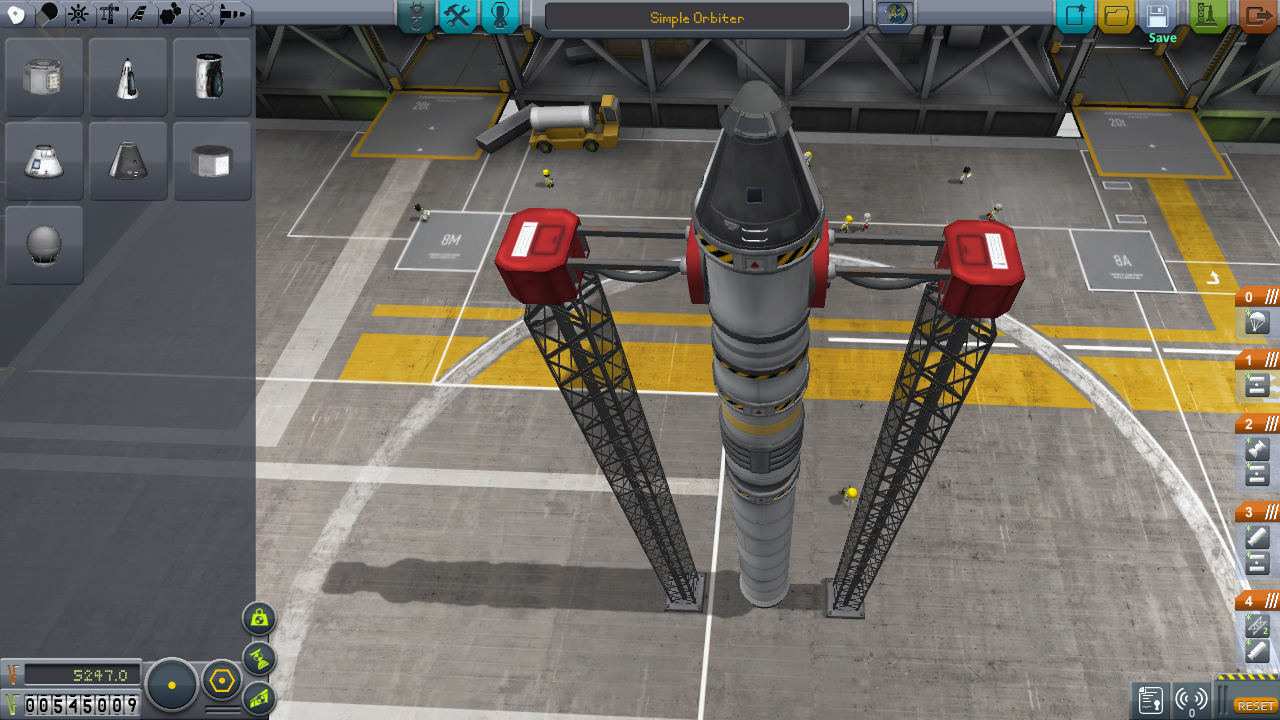Pick the spherical probe core part

44,245
